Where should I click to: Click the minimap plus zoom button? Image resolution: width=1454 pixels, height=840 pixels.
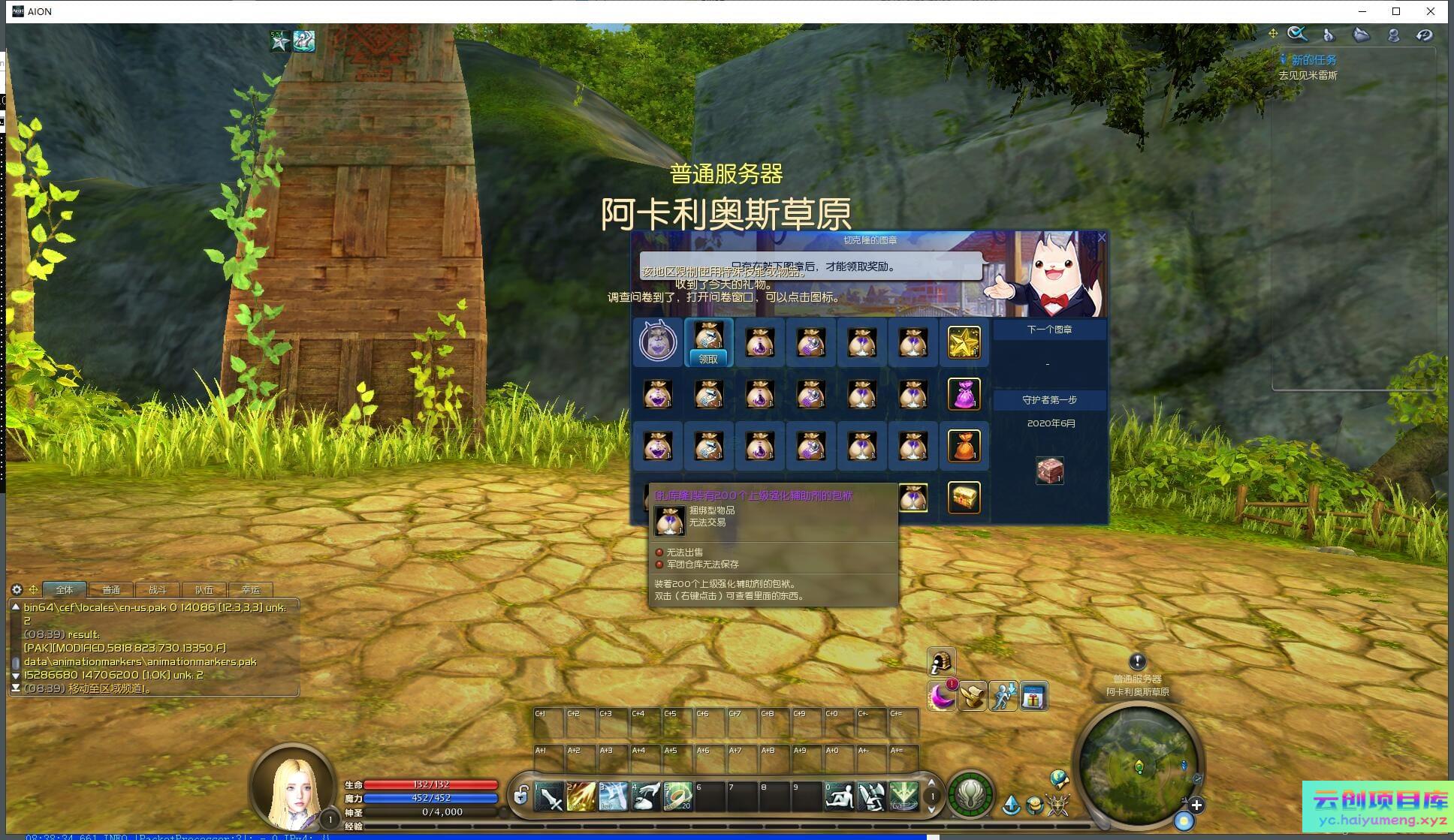point(1196,805)
